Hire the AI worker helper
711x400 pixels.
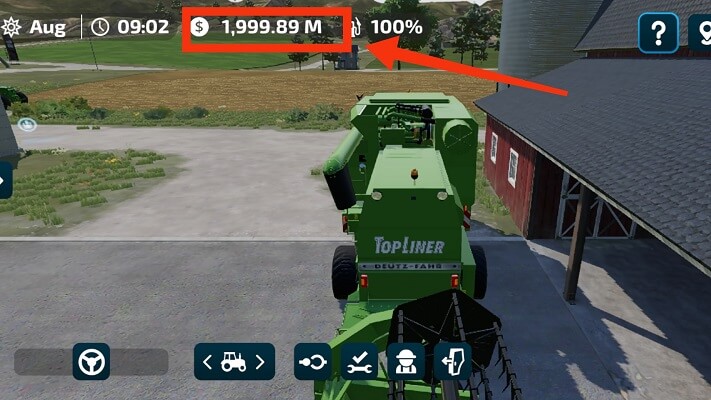pos(405,362)
